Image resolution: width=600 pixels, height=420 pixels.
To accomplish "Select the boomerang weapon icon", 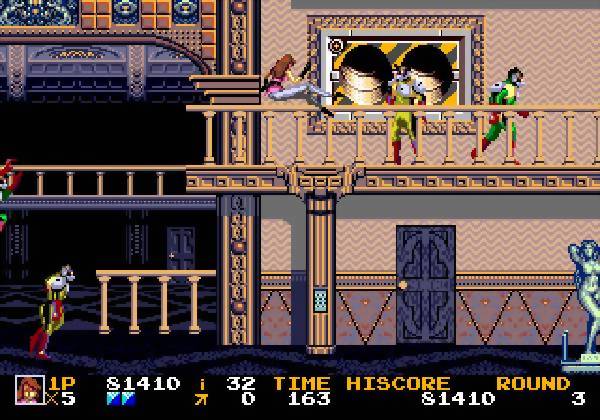I will (x=201, y=400).
